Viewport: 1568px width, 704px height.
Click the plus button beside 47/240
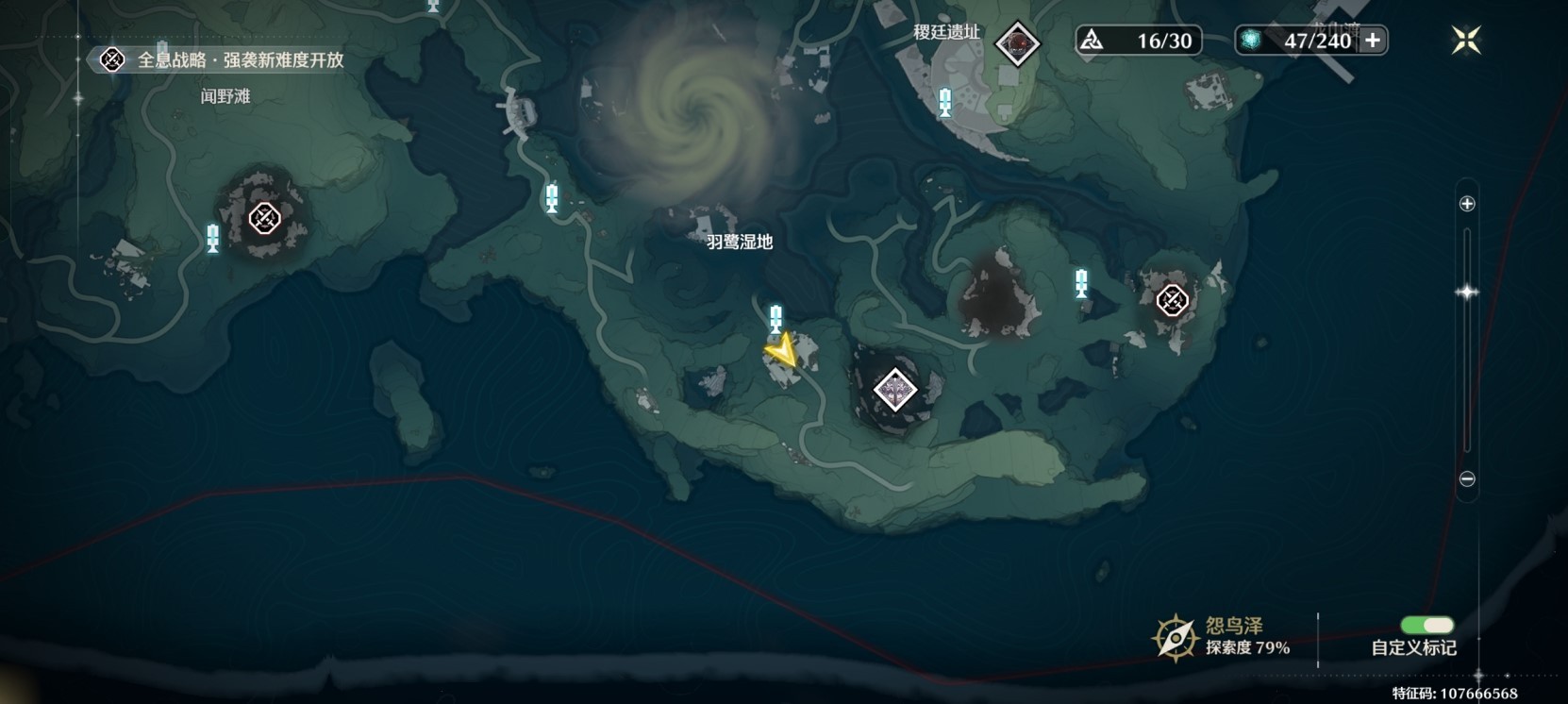(x=1373, y=41)
